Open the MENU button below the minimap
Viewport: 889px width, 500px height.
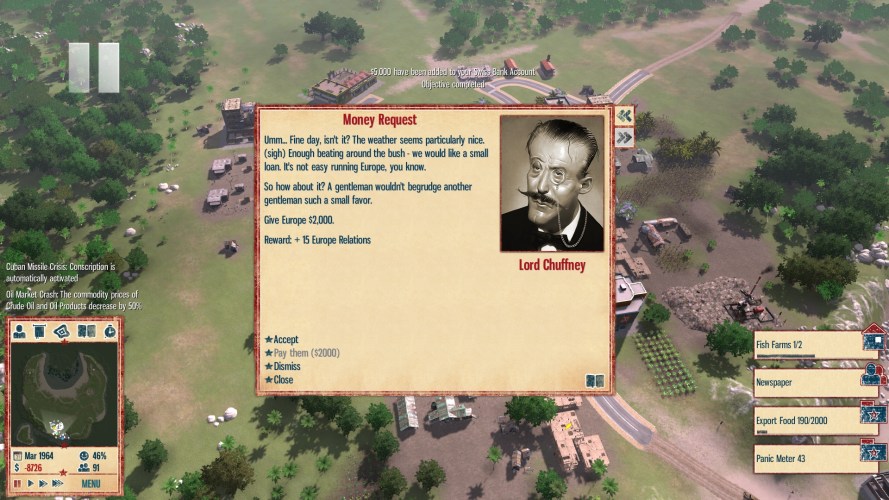[x=91, y=484]
